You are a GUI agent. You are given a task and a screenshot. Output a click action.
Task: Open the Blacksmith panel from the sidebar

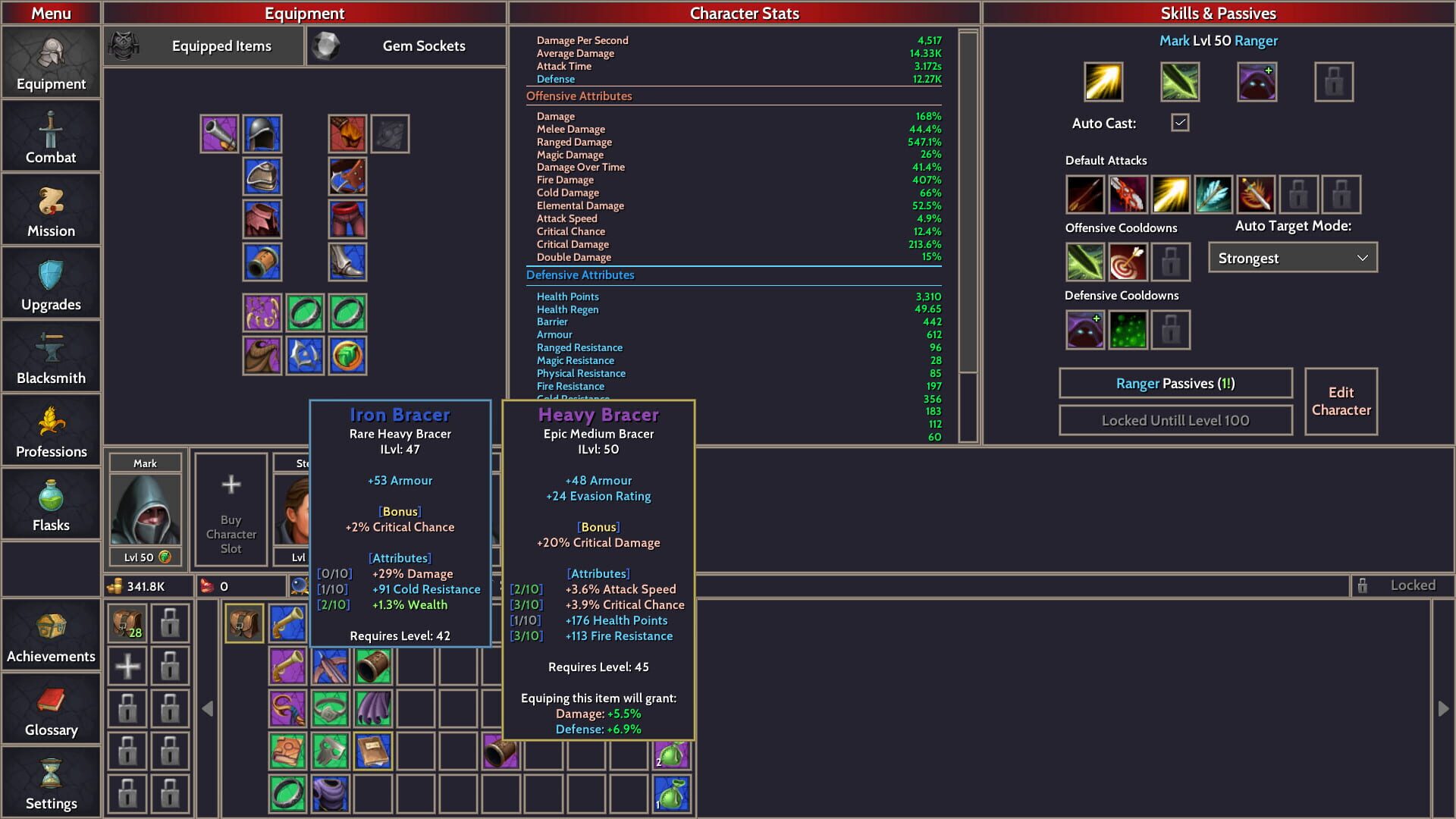click(50, 356)
